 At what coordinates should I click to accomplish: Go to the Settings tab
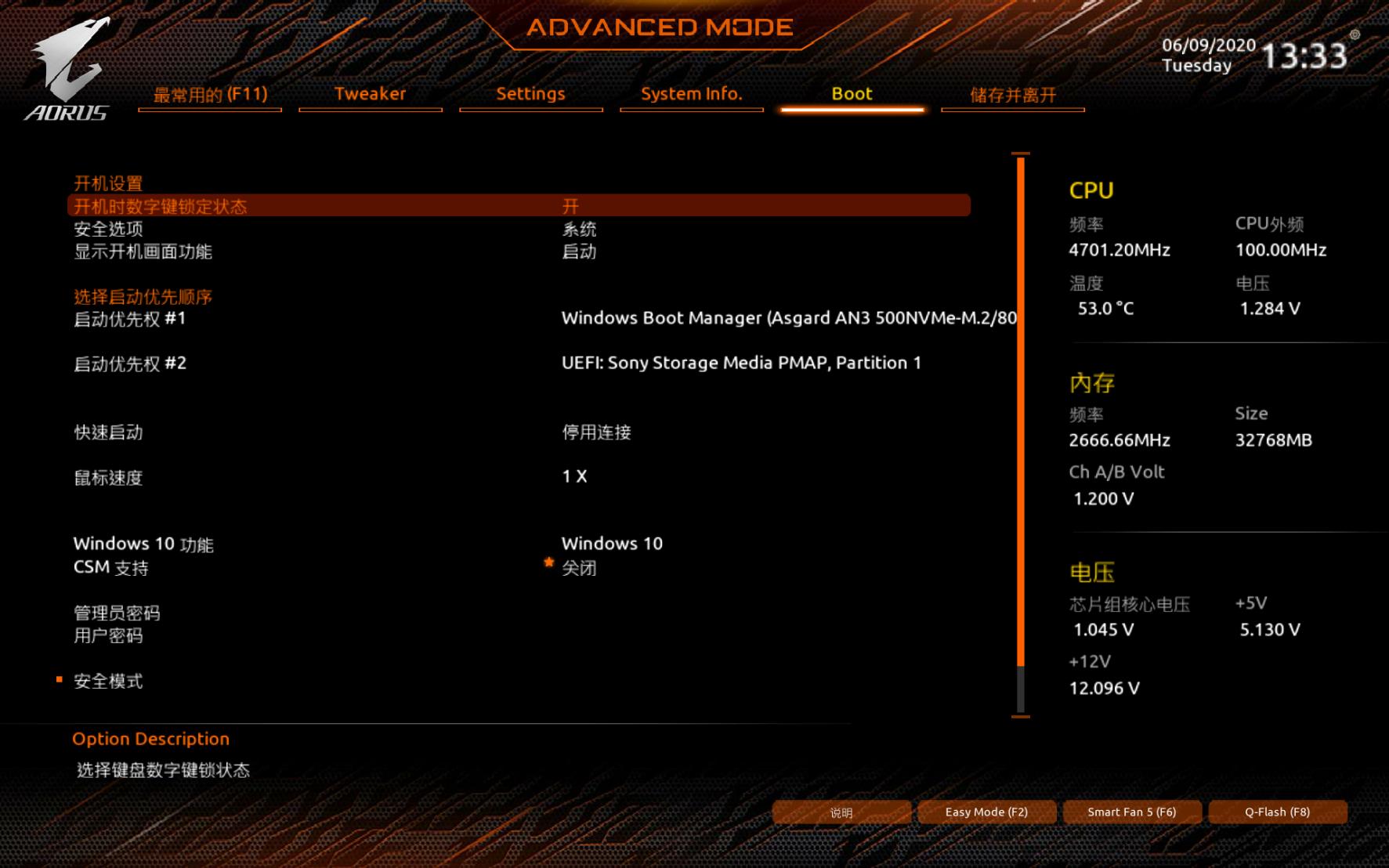coord(530,94)
